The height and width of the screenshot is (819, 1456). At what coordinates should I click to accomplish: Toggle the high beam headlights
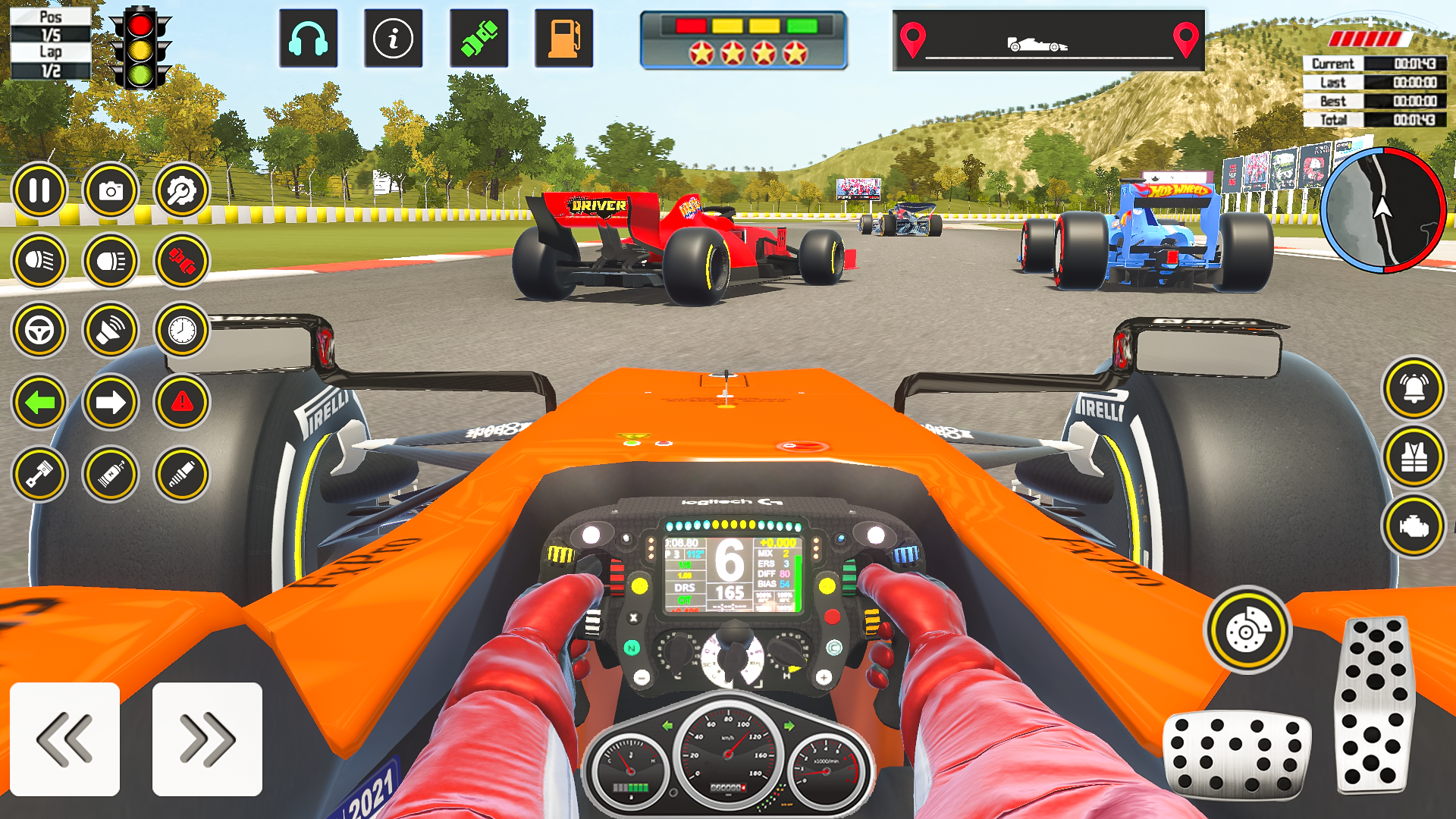pyautogui.click(x=111, y=262)
